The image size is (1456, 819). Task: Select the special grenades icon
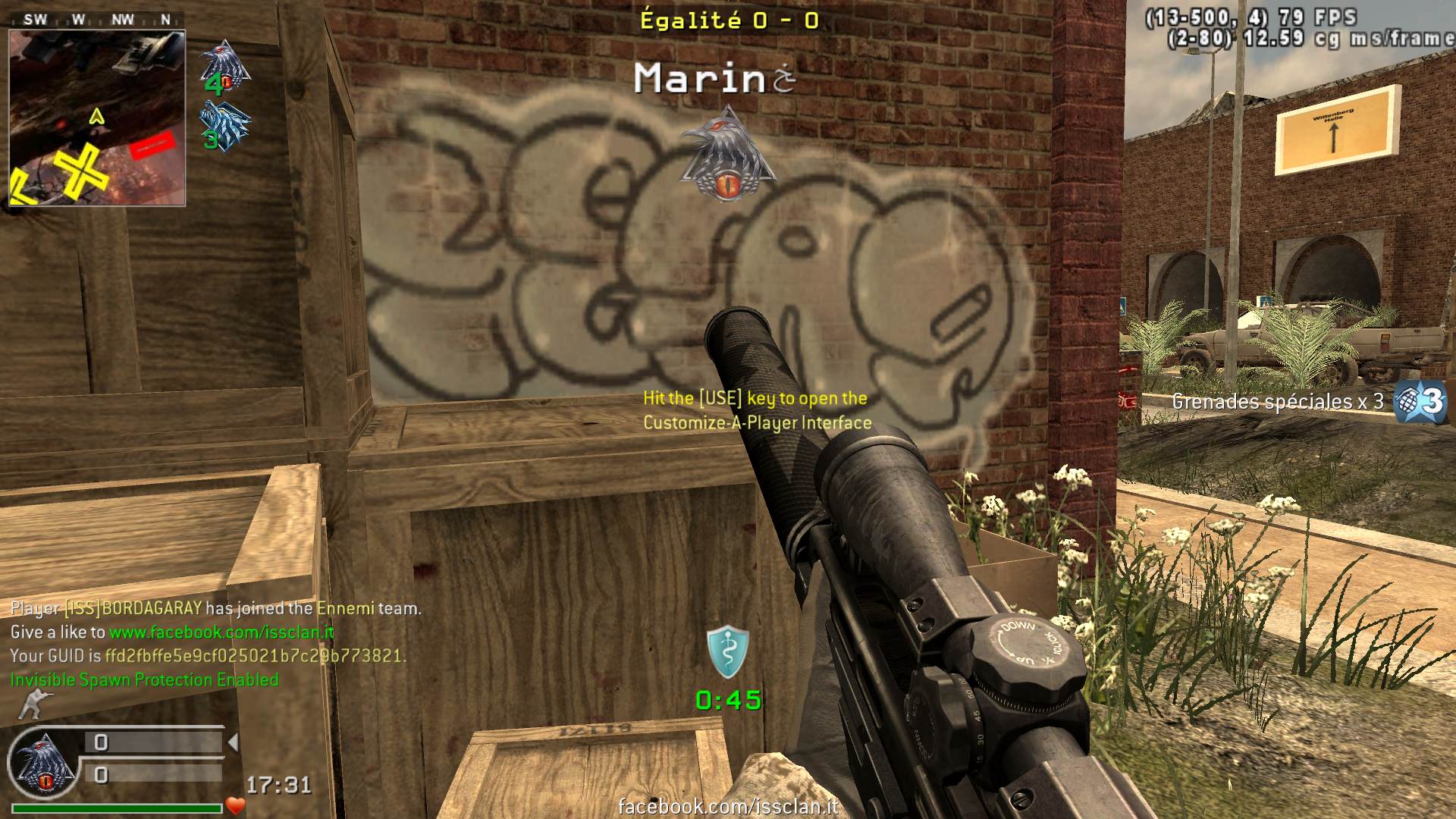point(1422,402)
